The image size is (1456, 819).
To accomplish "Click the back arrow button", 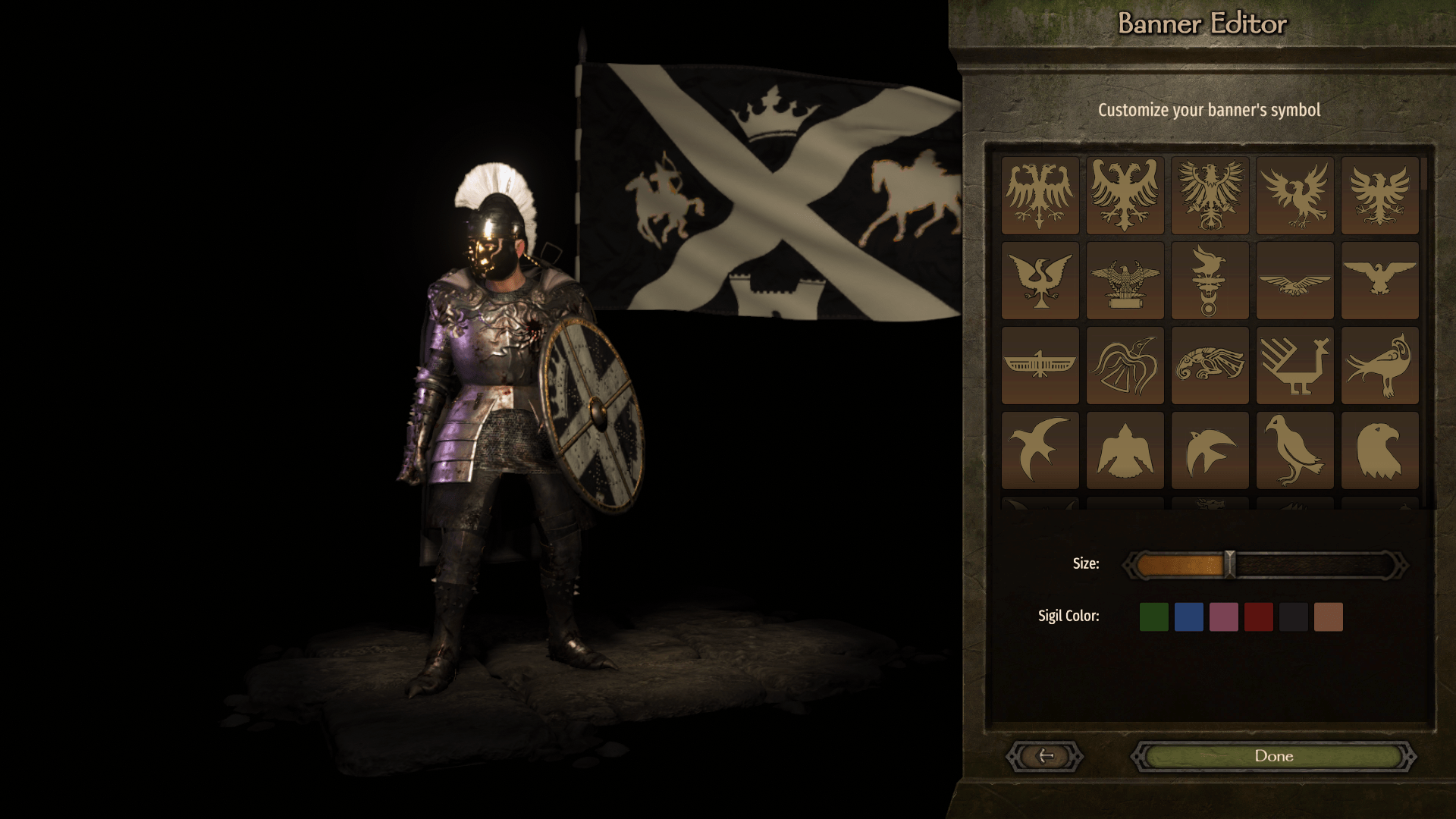I will 1045,756.
